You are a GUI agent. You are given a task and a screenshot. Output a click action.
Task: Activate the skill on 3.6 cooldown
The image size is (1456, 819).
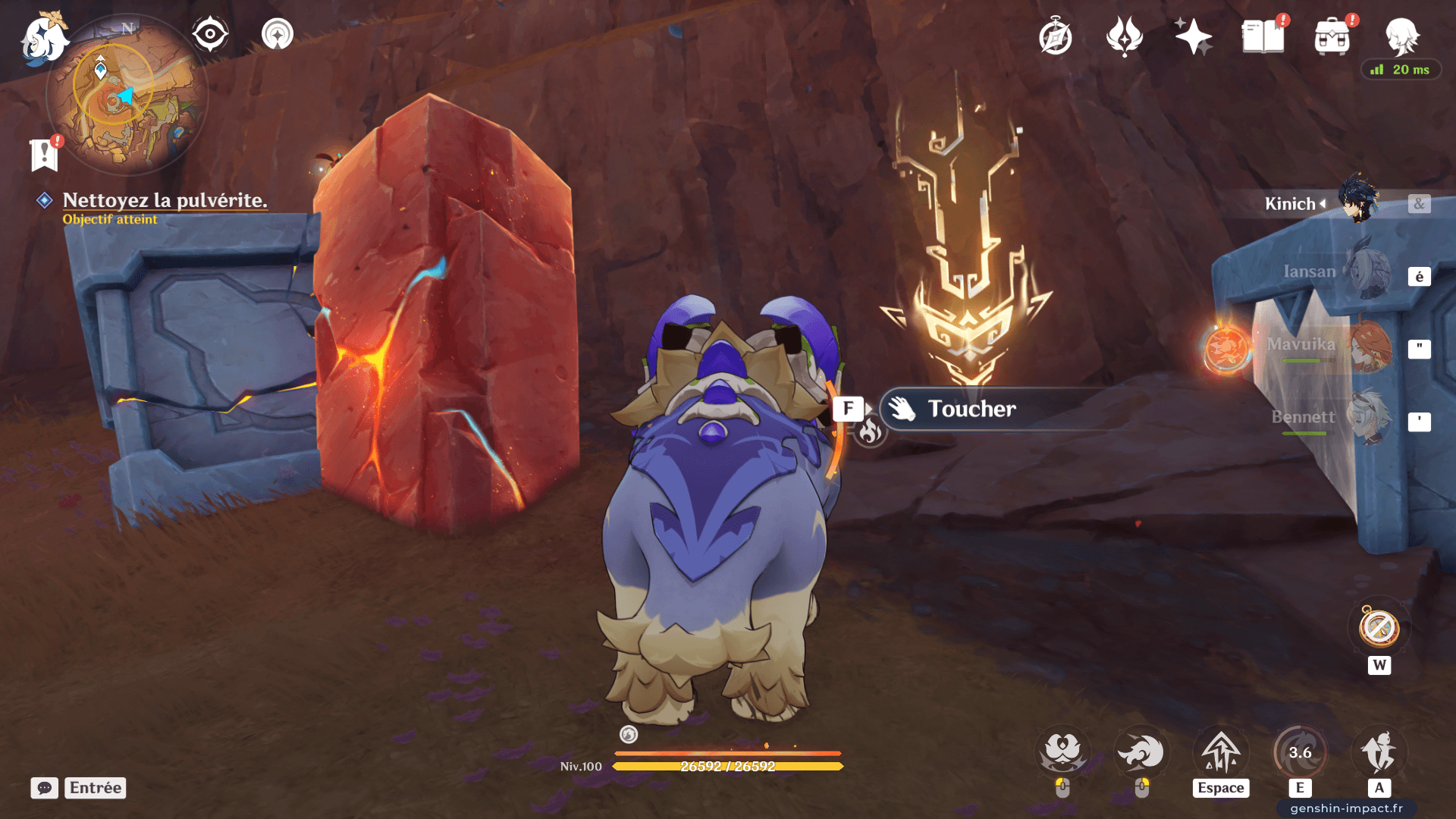(1300, 752)
